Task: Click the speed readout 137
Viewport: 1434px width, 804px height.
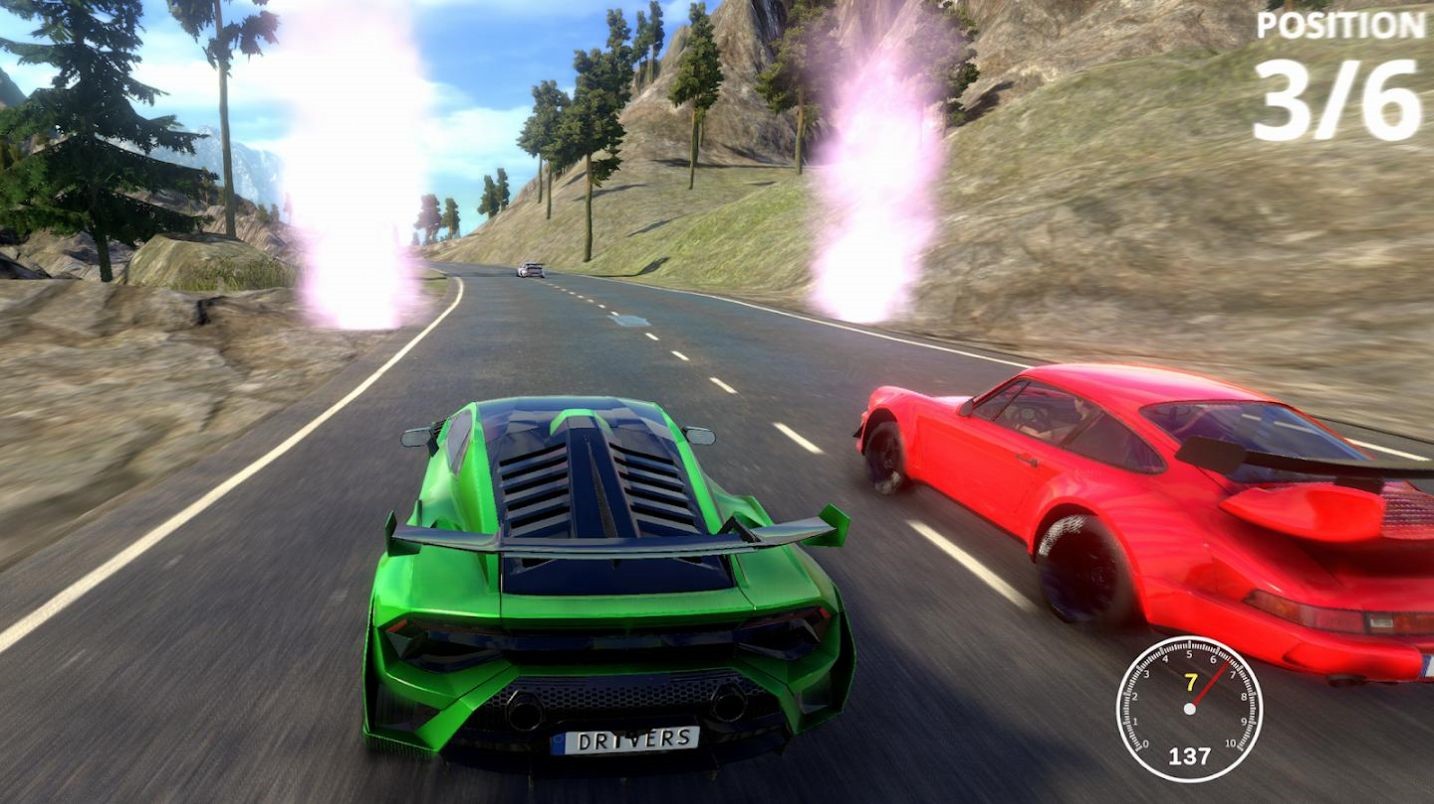Action: 1191,755
